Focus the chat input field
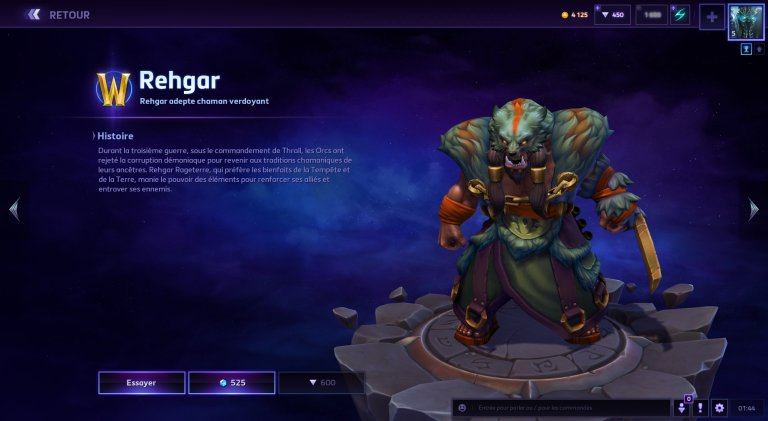Image resolution: width=768 pixels, height=421 pixels. coord(570,407)
